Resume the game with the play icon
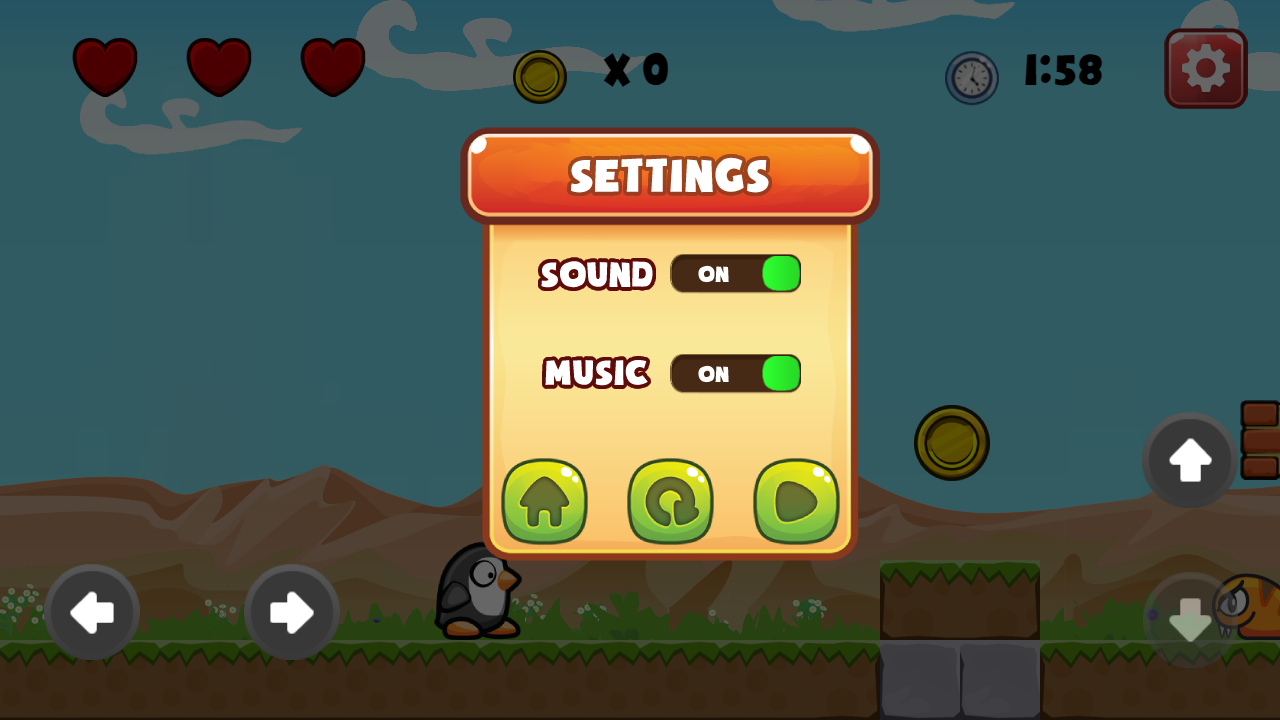 tap(795, 501)
